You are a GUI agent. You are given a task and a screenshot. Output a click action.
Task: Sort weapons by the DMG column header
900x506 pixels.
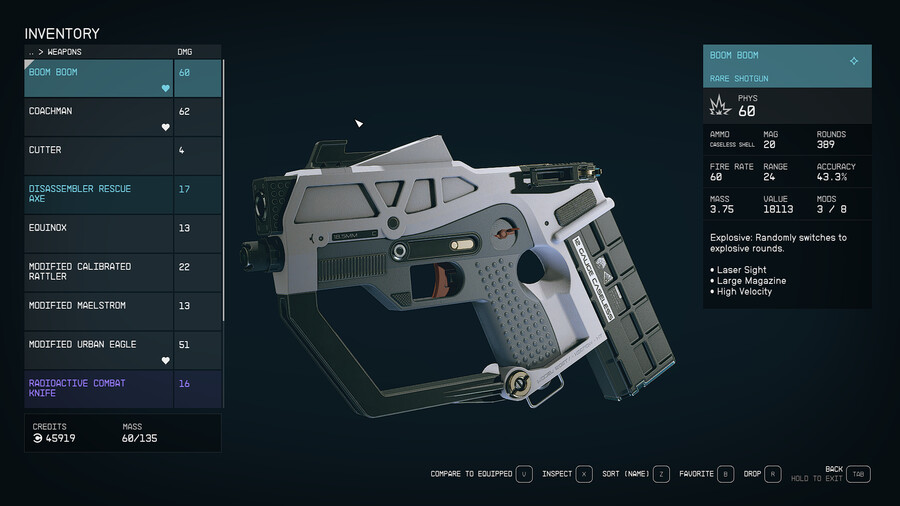click(x=185, y=52)
